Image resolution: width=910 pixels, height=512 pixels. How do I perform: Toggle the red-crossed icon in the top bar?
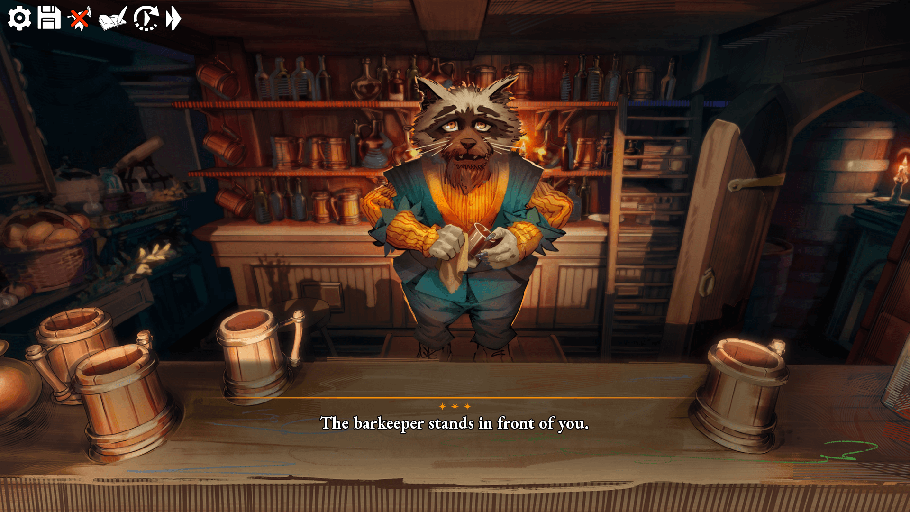point(79,17)
